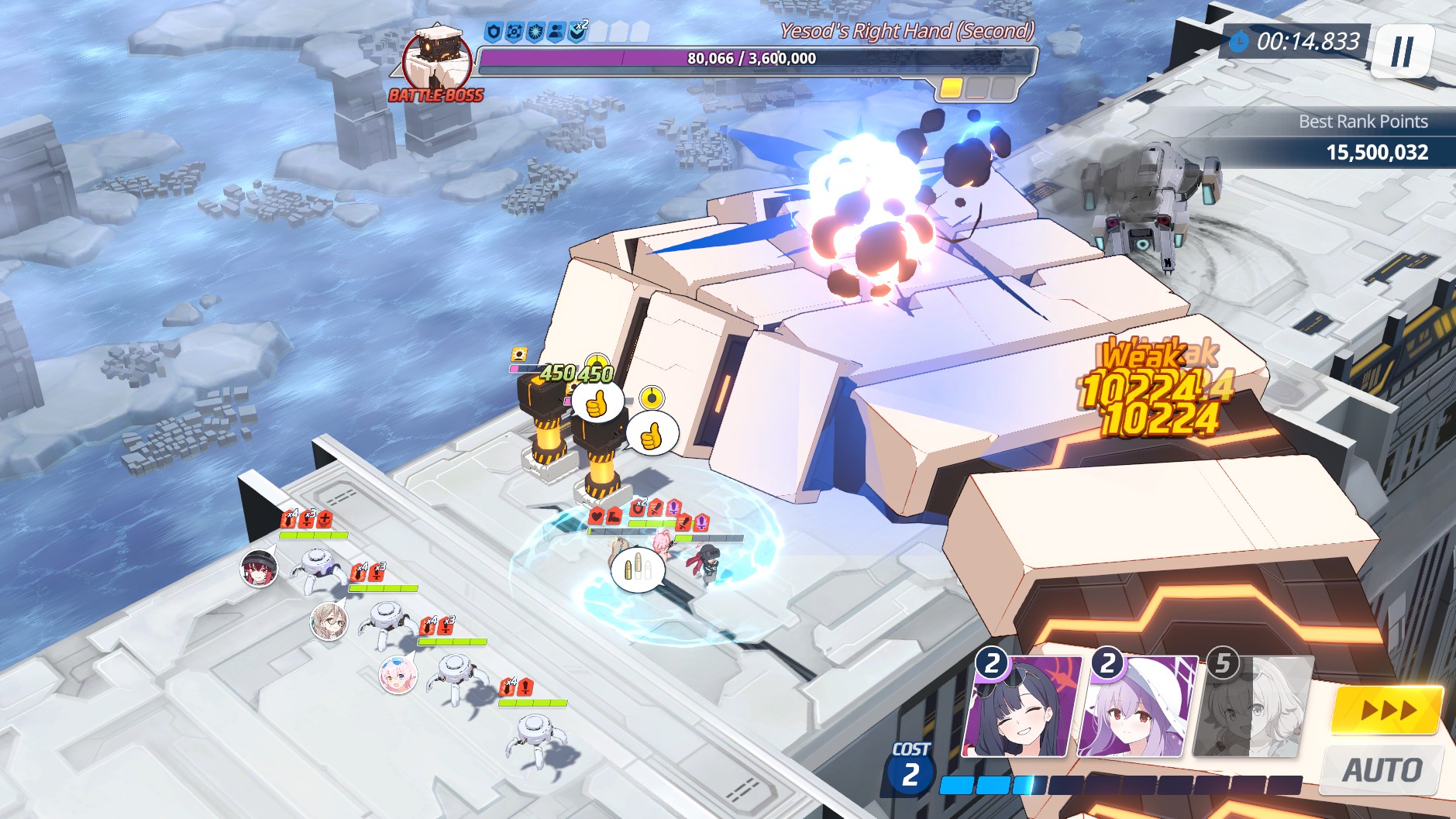Pause the battle

[x=1402, y=51]
